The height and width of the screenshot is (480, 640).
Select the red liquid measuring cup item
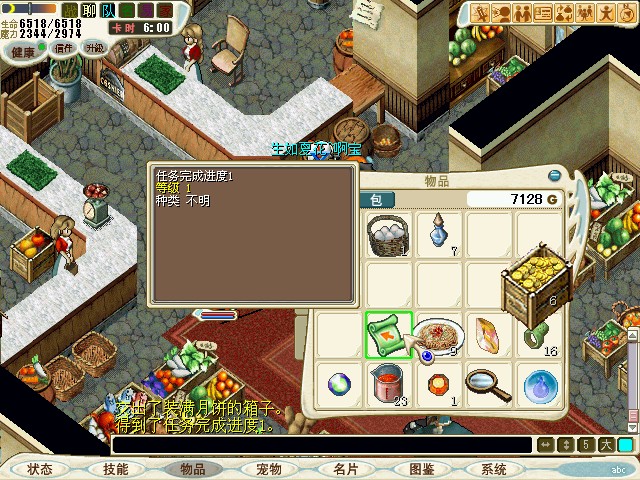[x=387, y=382]
